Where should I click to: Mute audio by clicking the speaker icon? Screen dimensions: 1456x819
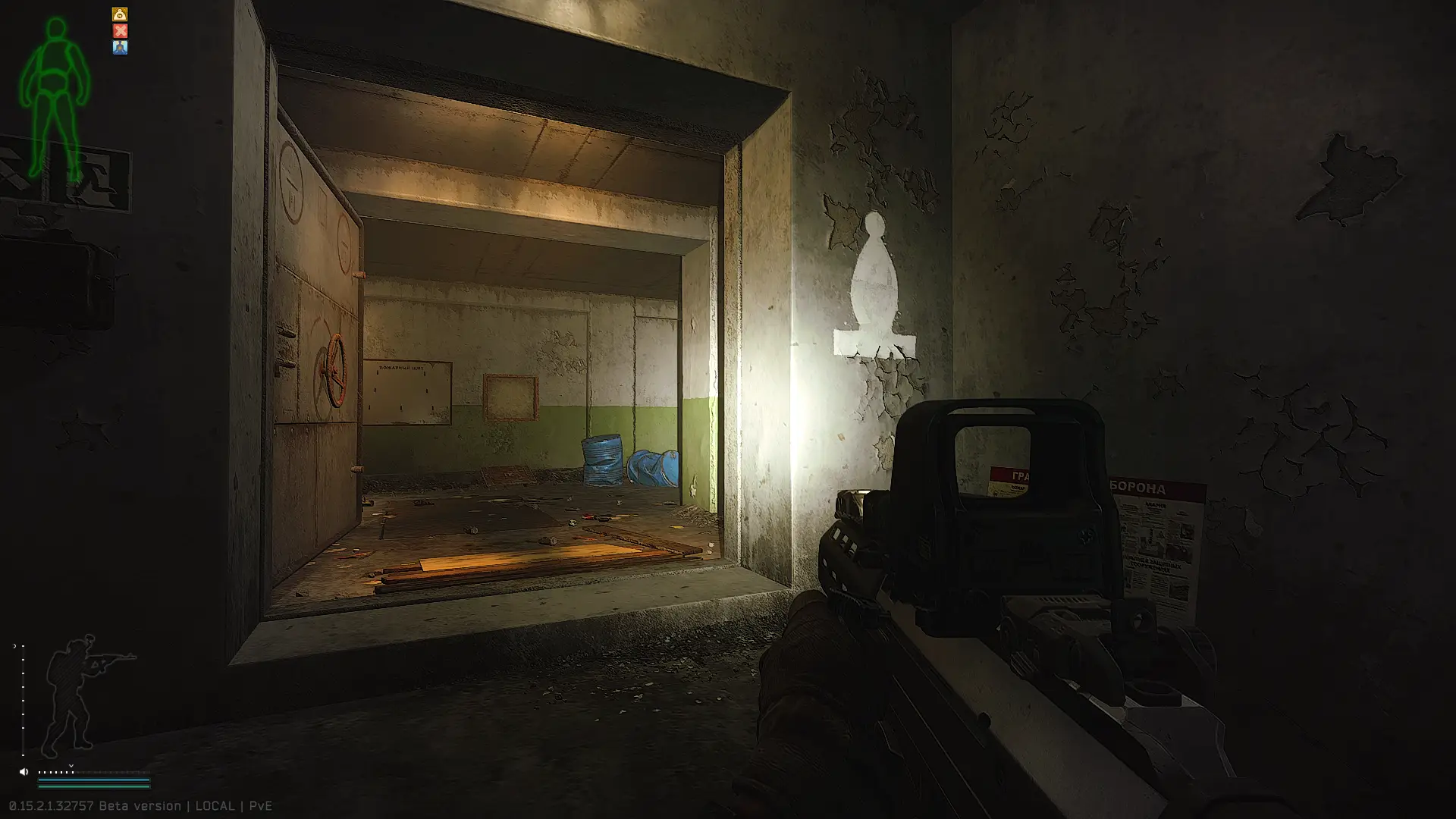tap(24, 772)
